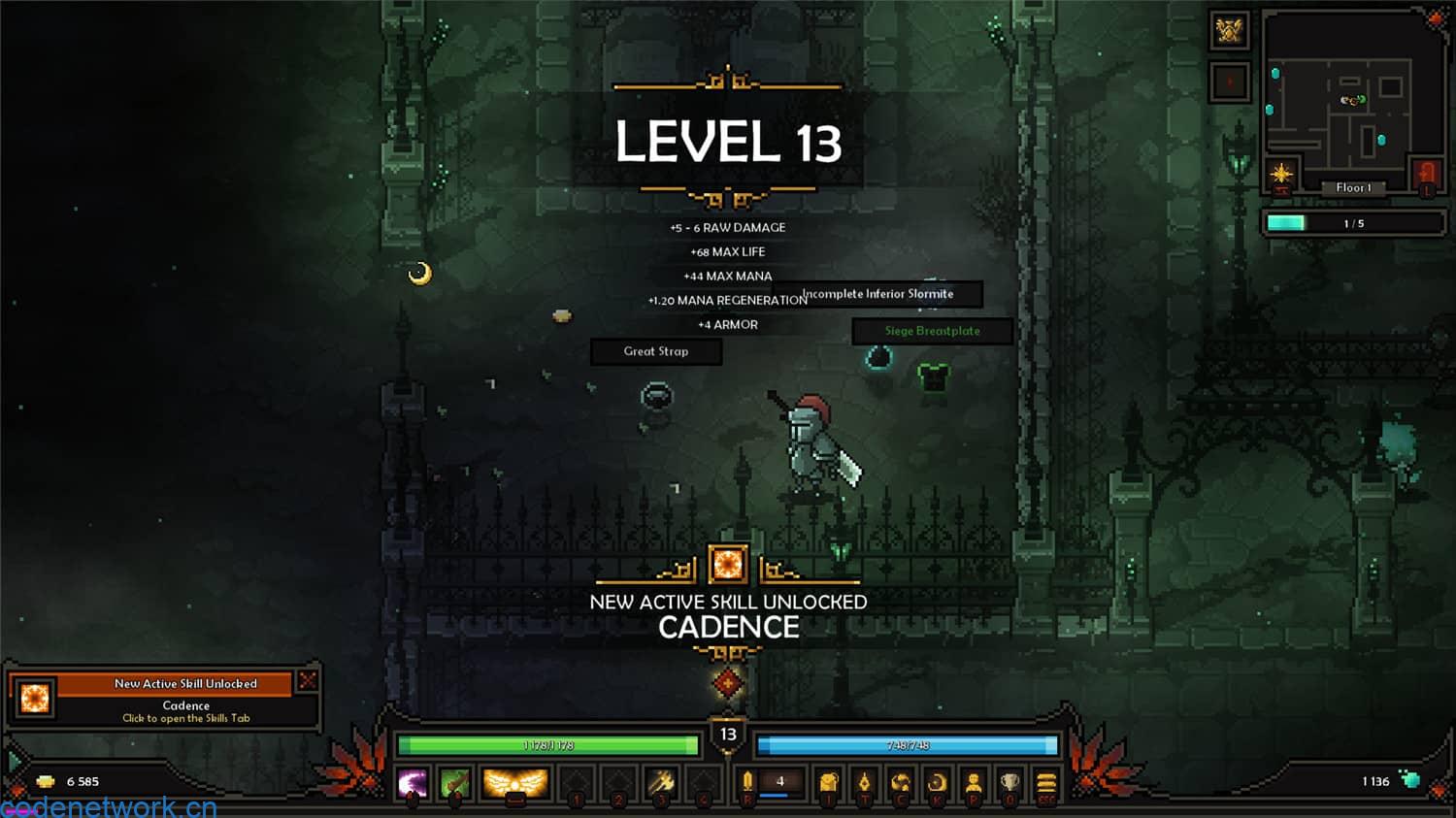Open the trophy achievements icon
Image resolution: width=1456 pixels, height=818 pixels.
[1010, 782]
